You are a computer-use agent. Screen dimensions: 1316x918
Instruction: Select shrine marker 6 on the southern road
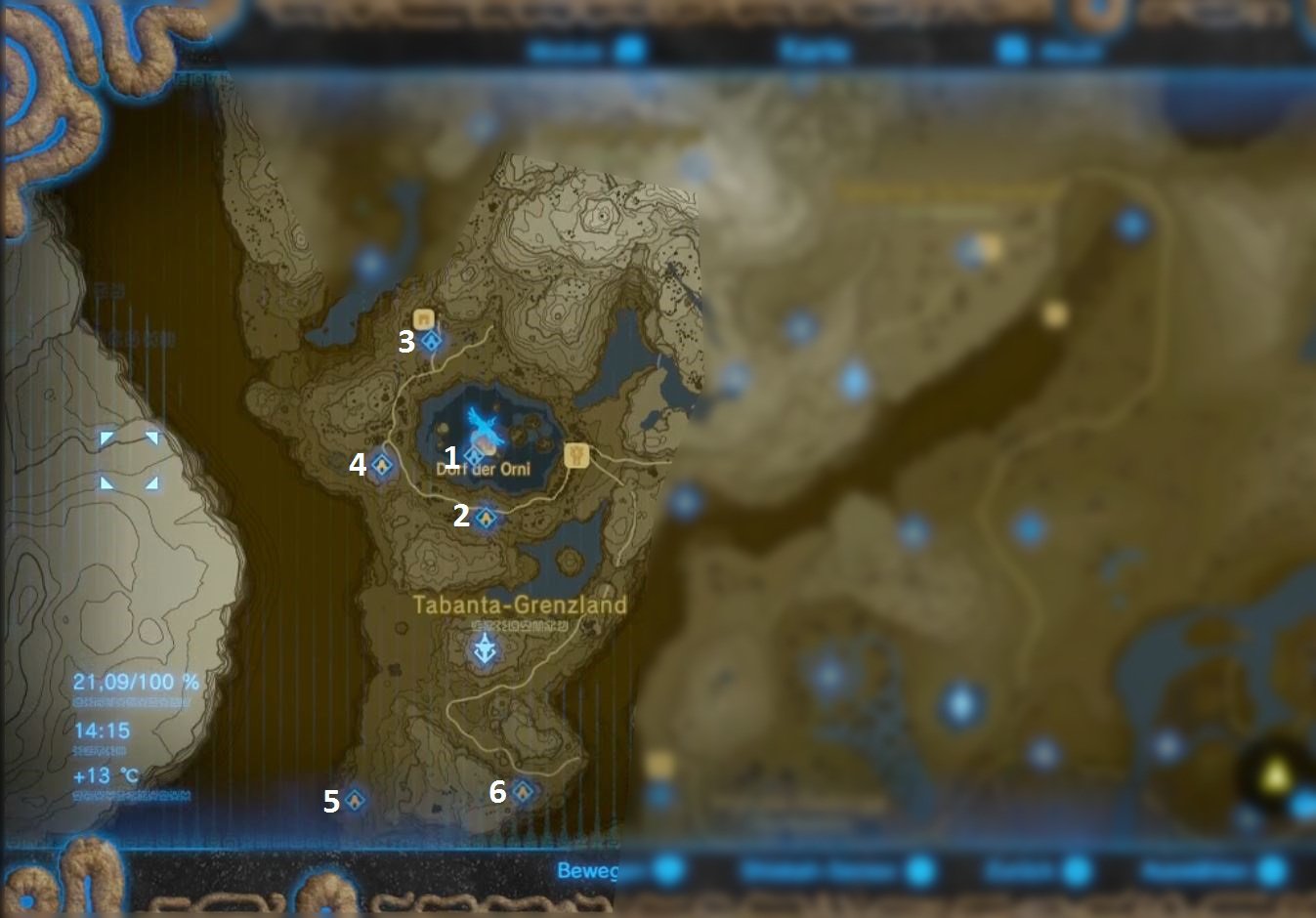(x=525, y=789)
